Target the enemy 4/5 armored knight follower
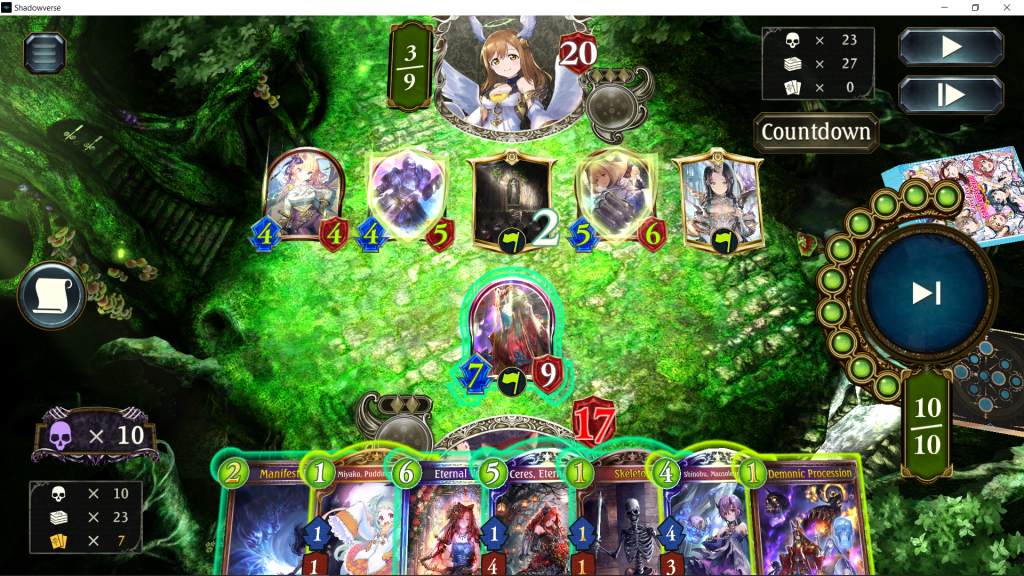 (407, 192)
